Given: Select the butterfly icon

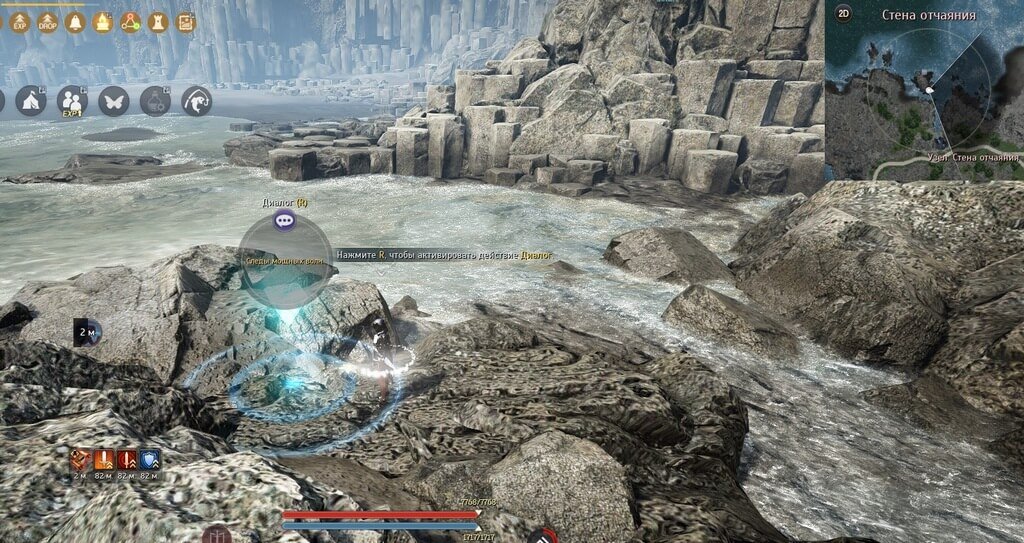Looking at the screenshot, I should point(112,101).
